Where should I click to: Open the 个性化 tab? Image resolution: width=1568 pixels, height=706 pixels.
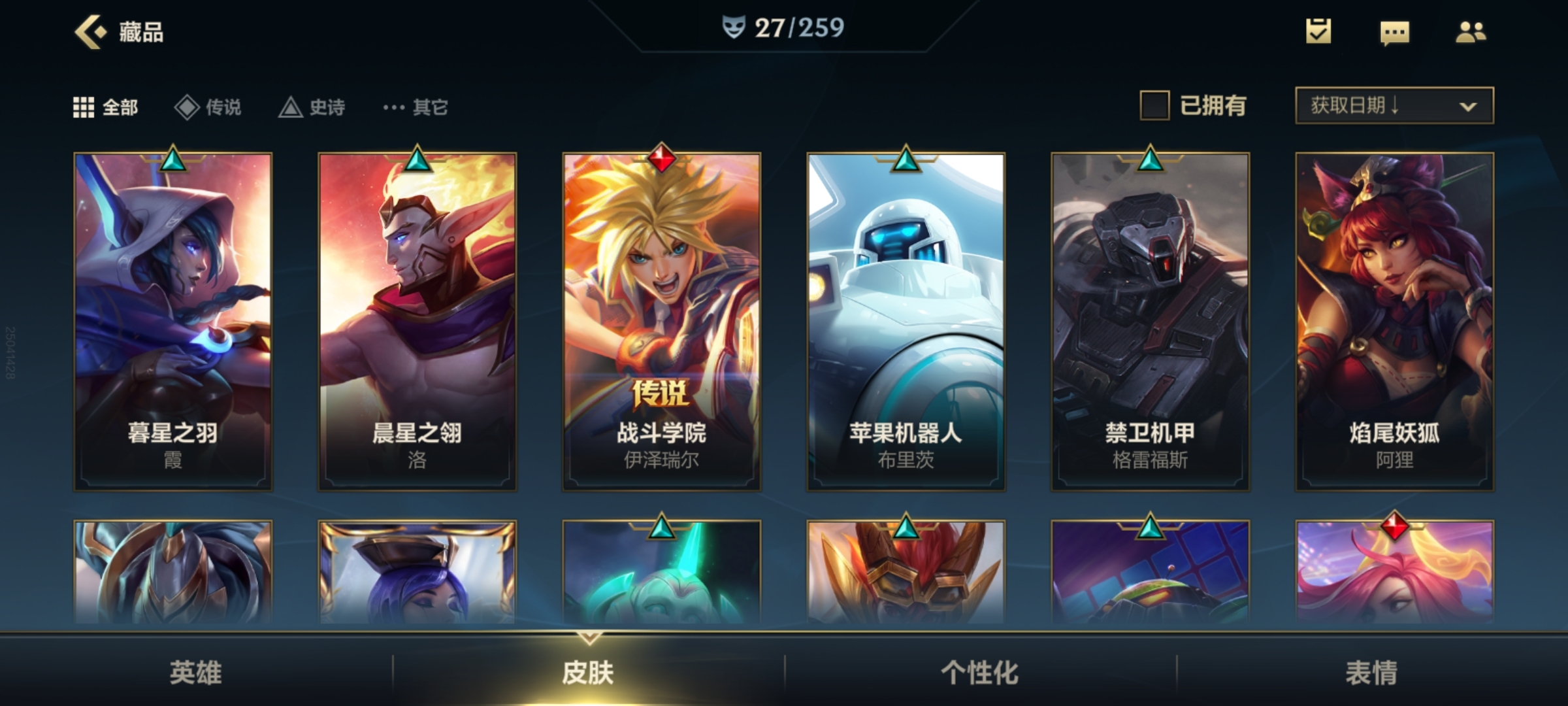click(x=980, y=672)
